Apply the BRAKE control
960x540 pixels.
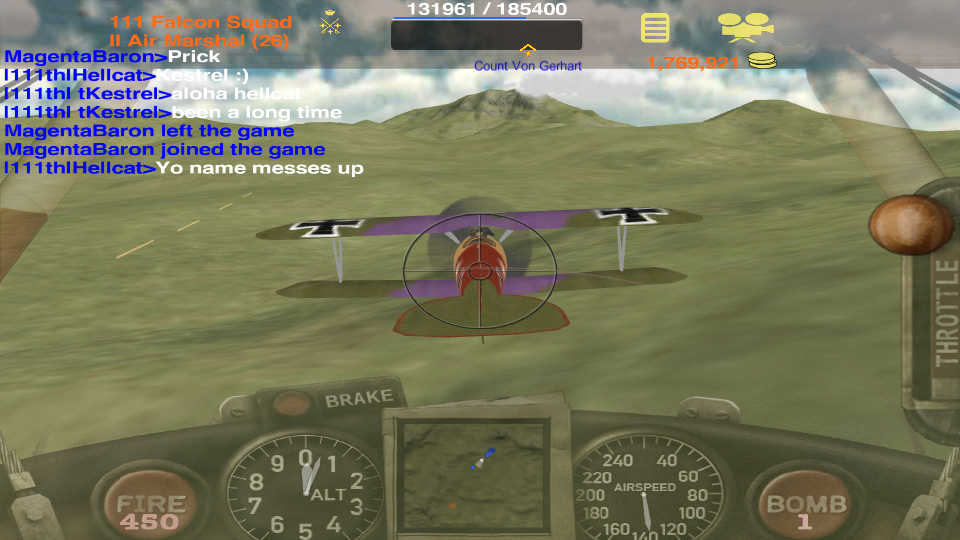[358, 399]
